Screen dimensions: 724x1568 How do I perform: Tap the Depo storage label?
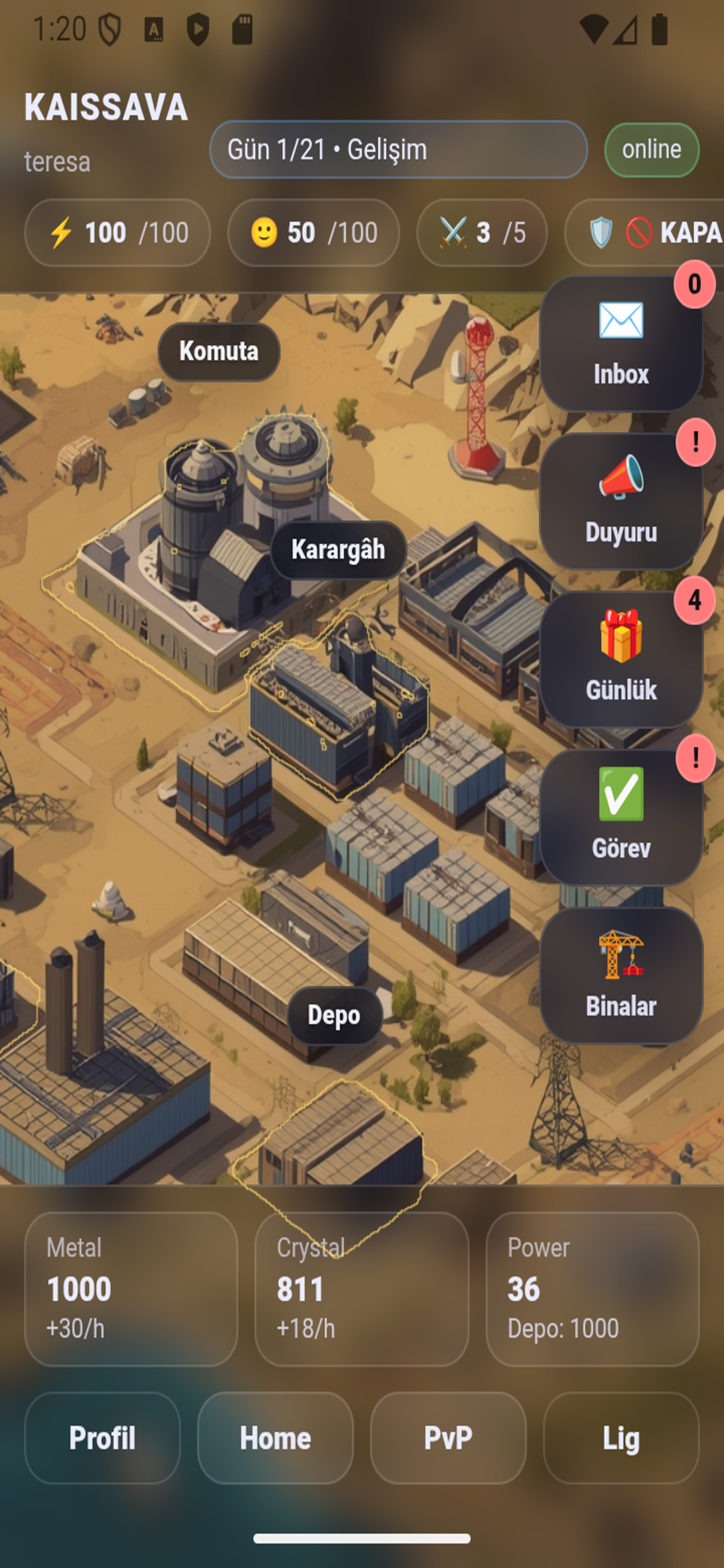334,1016
